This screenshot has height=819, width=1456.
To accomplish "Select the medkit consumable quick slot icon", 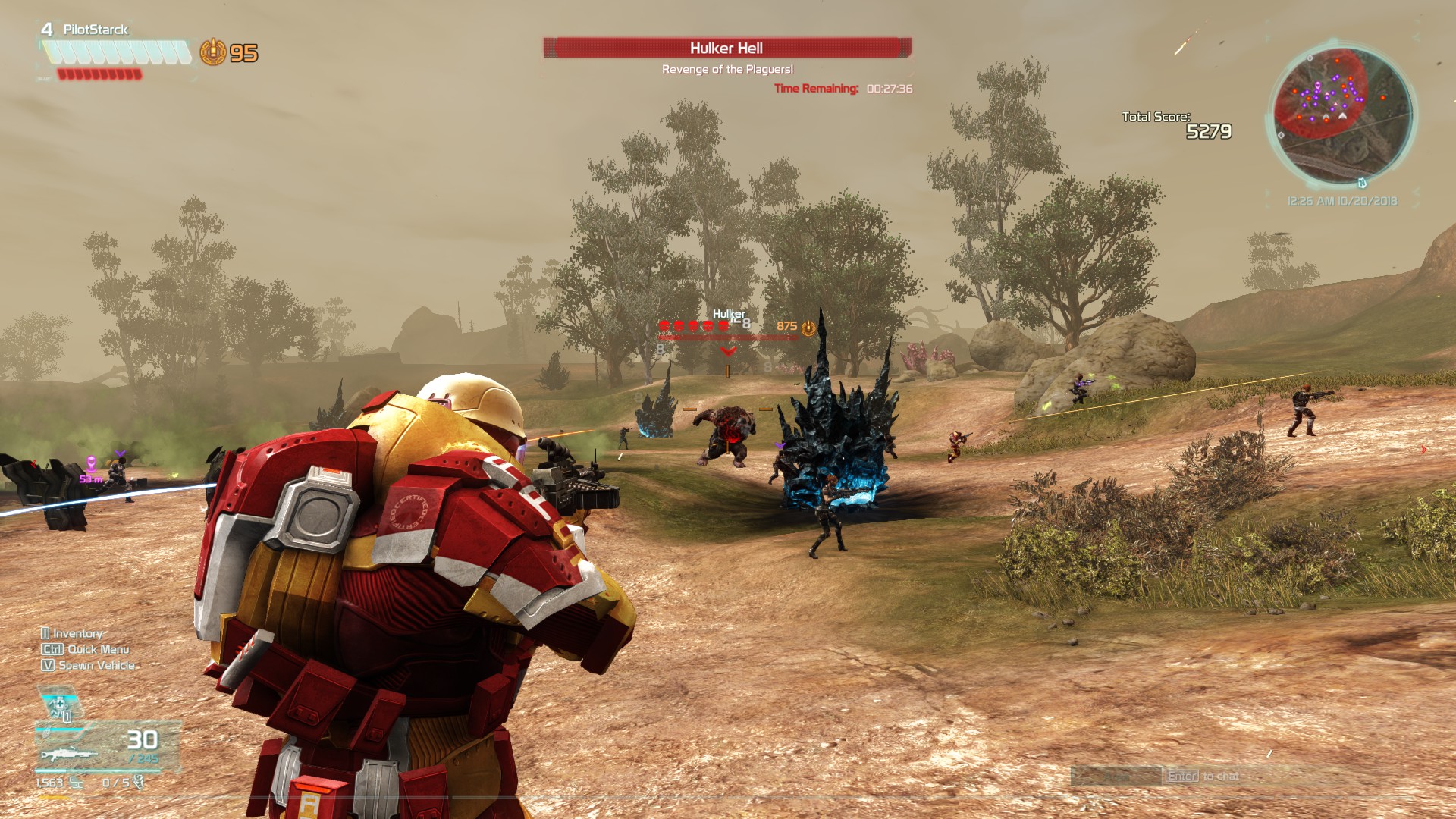I will pyautogui.click(x=59, y=704).
